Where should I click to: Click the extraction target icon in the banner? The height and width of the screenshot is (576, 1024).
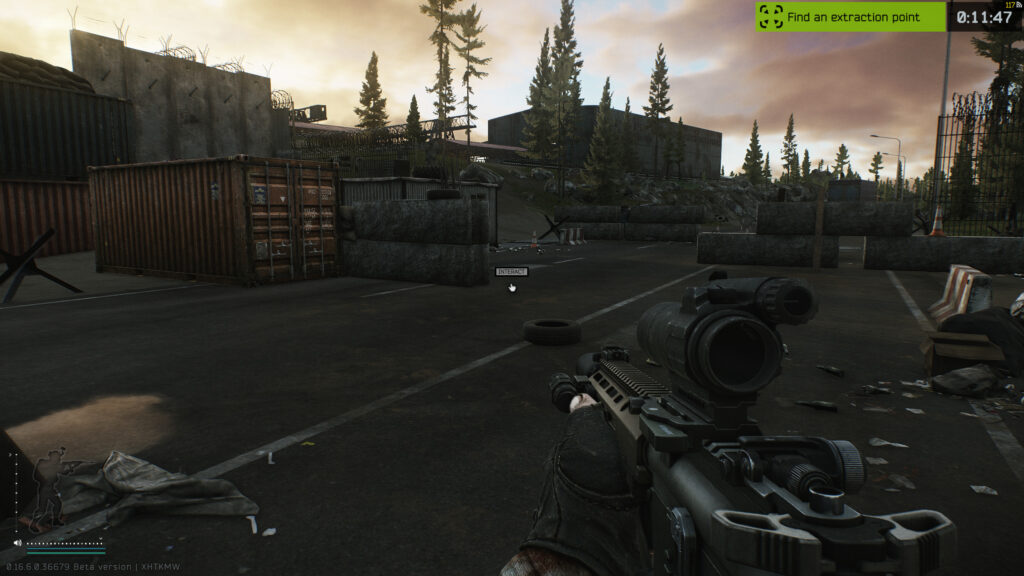coord(771,16)
